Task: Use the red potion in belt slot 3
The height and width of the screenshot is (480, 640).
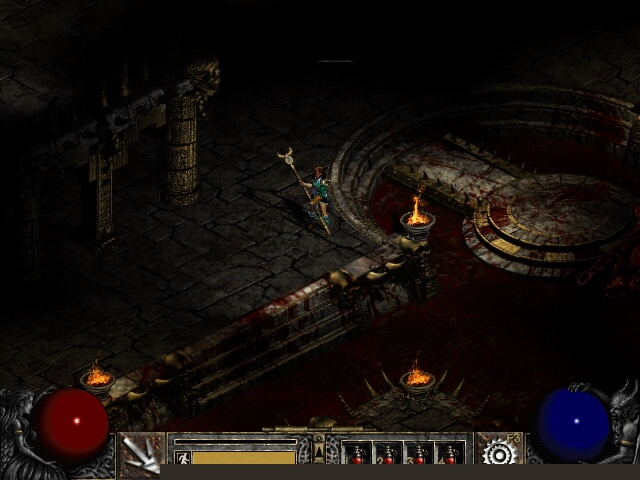Action: pos(419,455)
